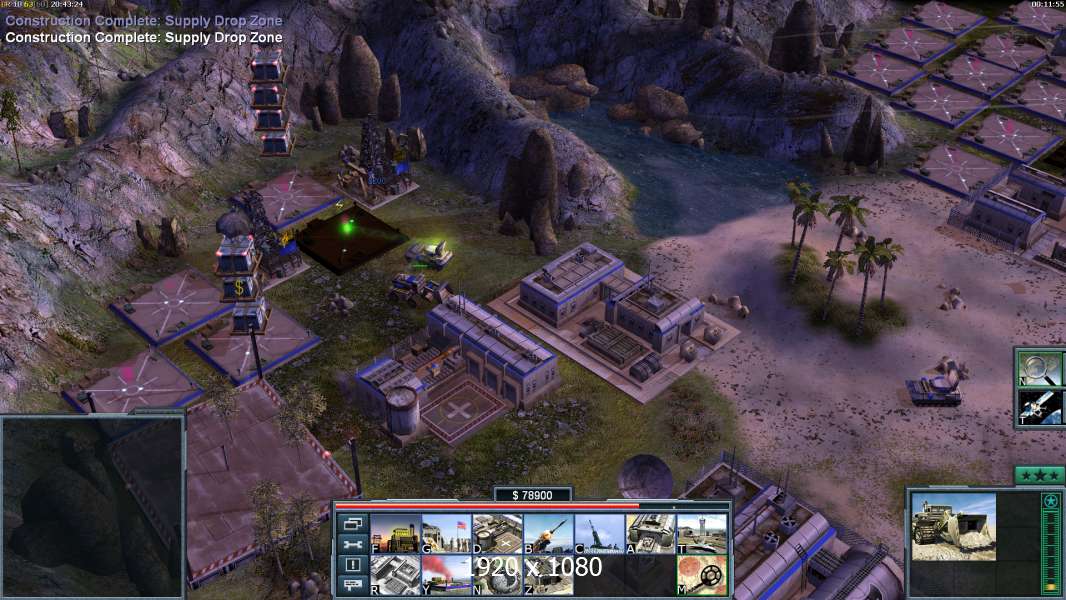Build the War Factory (A)
Viewport: 1066px width, 600px height.
click(650, 534)
